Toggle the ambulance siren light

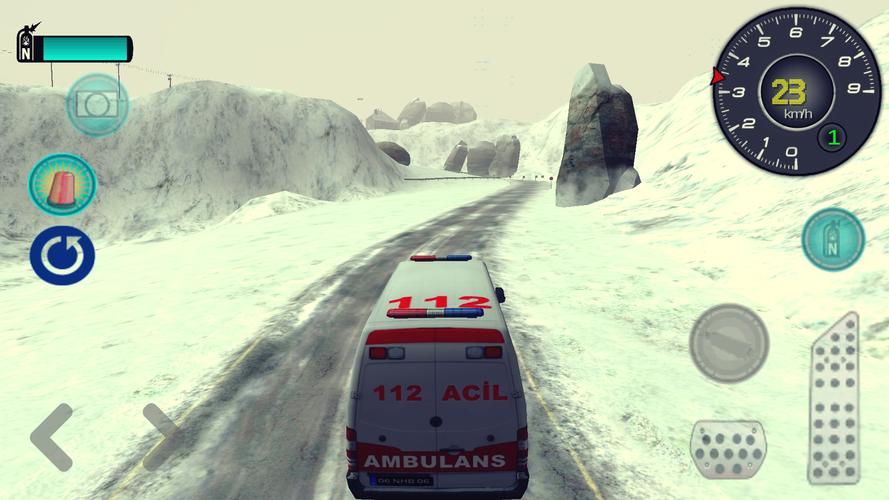coord(62,184)
